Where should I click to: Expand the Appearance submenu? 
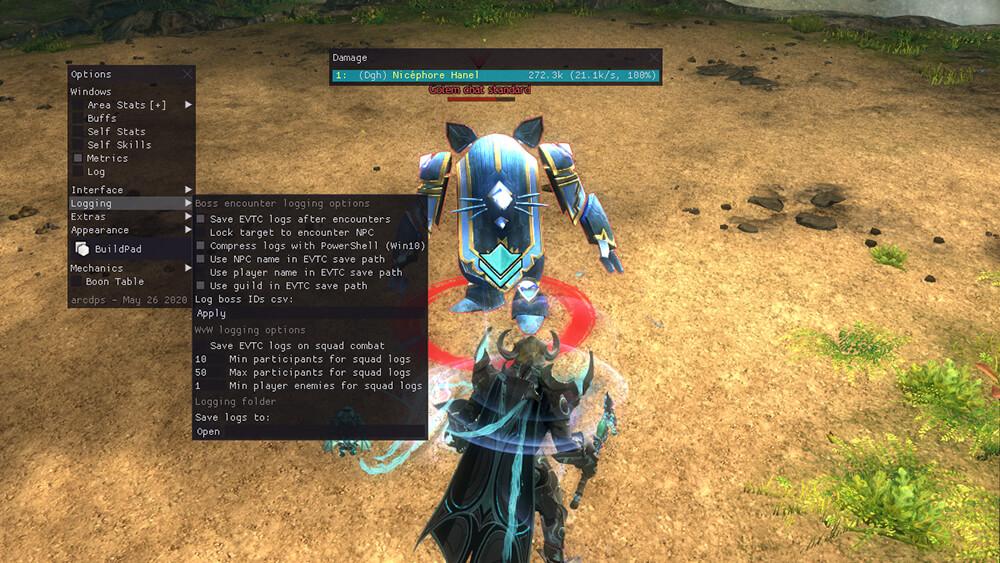[x=130, y=230]
